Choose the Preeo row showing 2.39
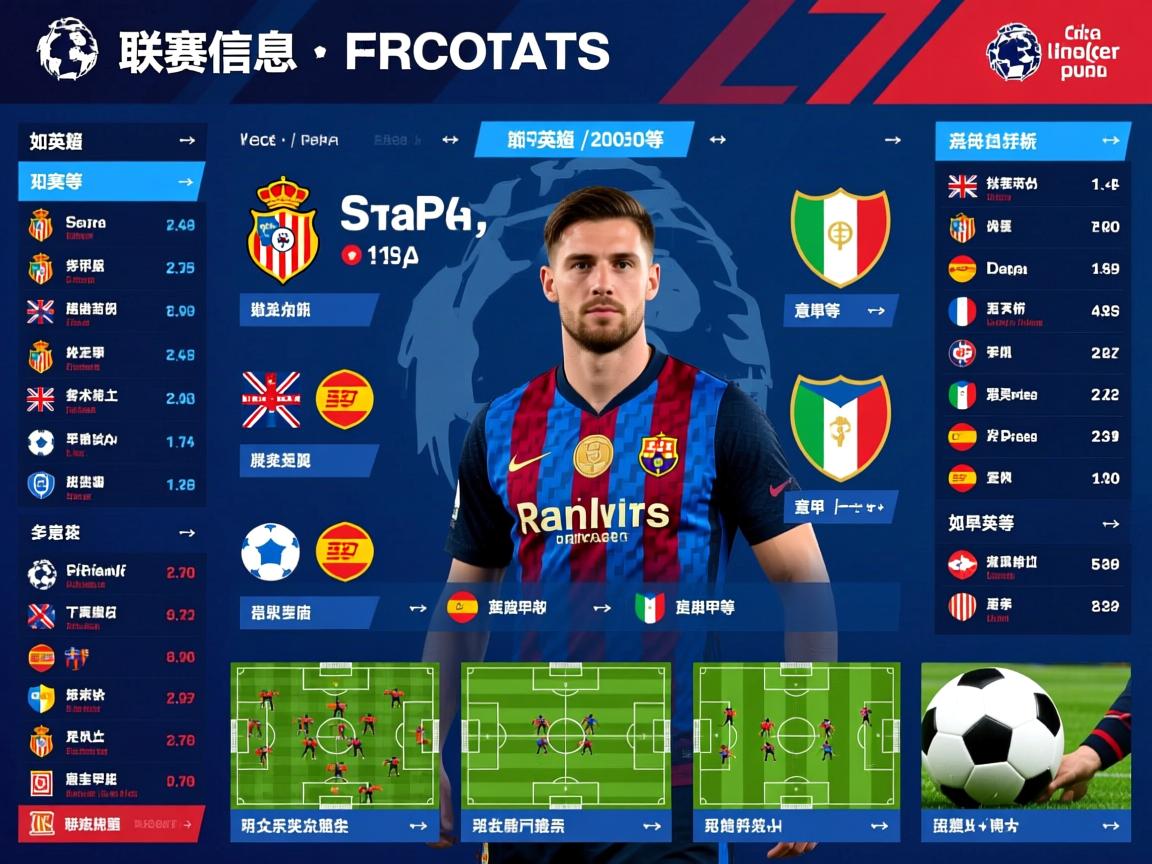 (1032, 437)
